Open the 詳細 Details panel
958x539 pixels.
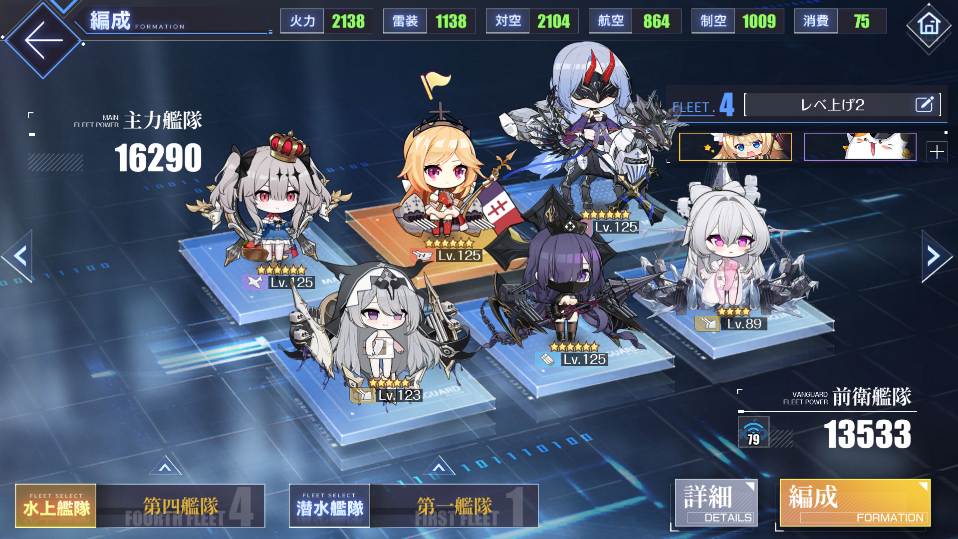tap(715, 503)
